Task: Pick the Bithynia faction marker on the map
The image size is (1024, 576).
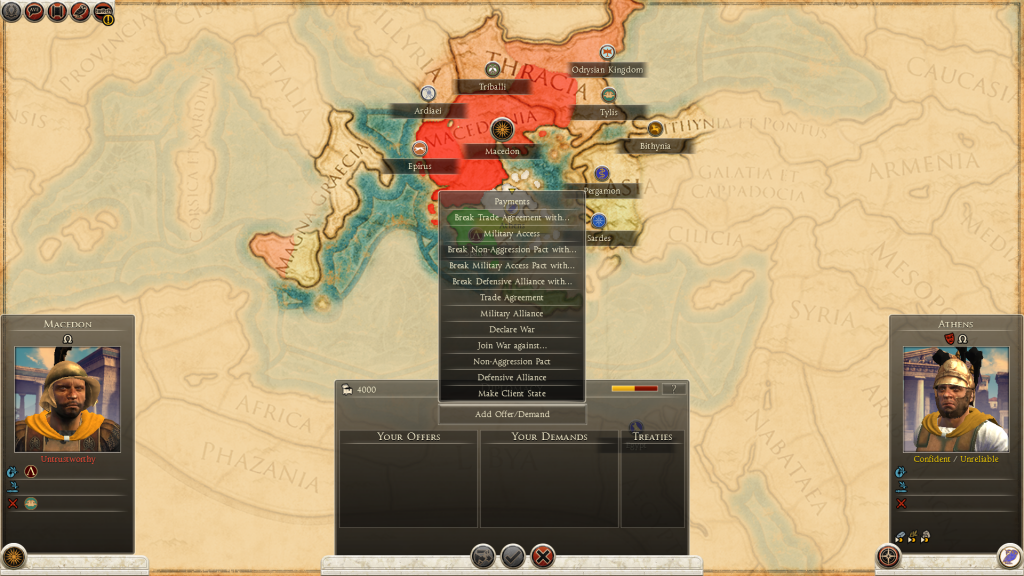Action: coord(655,129)
